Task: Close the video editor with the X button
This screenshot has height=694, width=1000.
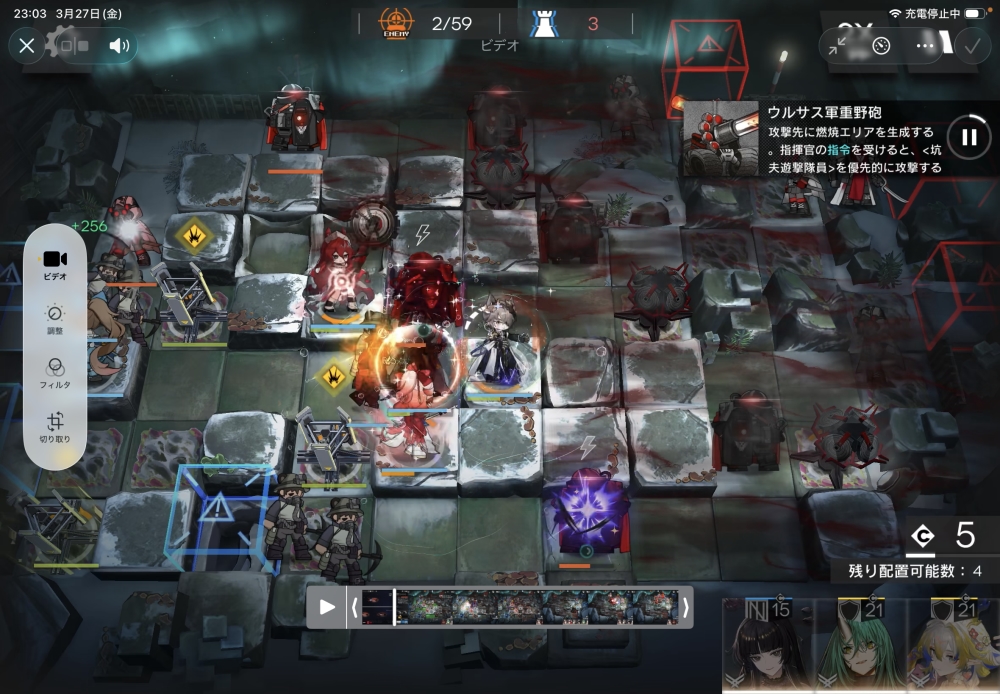Action: point(27,45)
